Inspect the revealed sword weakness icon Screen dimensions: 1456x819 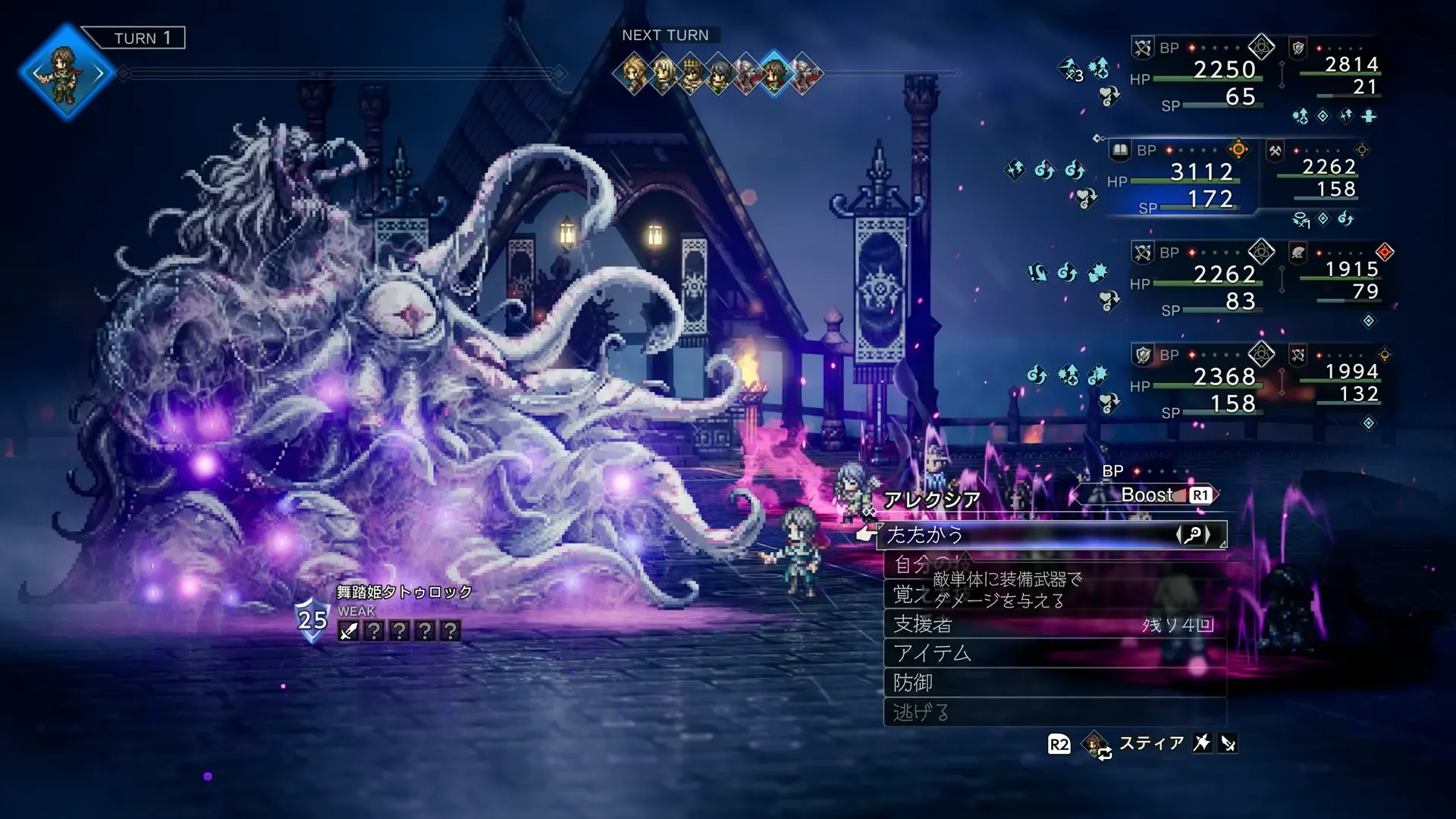pos(348,631)
